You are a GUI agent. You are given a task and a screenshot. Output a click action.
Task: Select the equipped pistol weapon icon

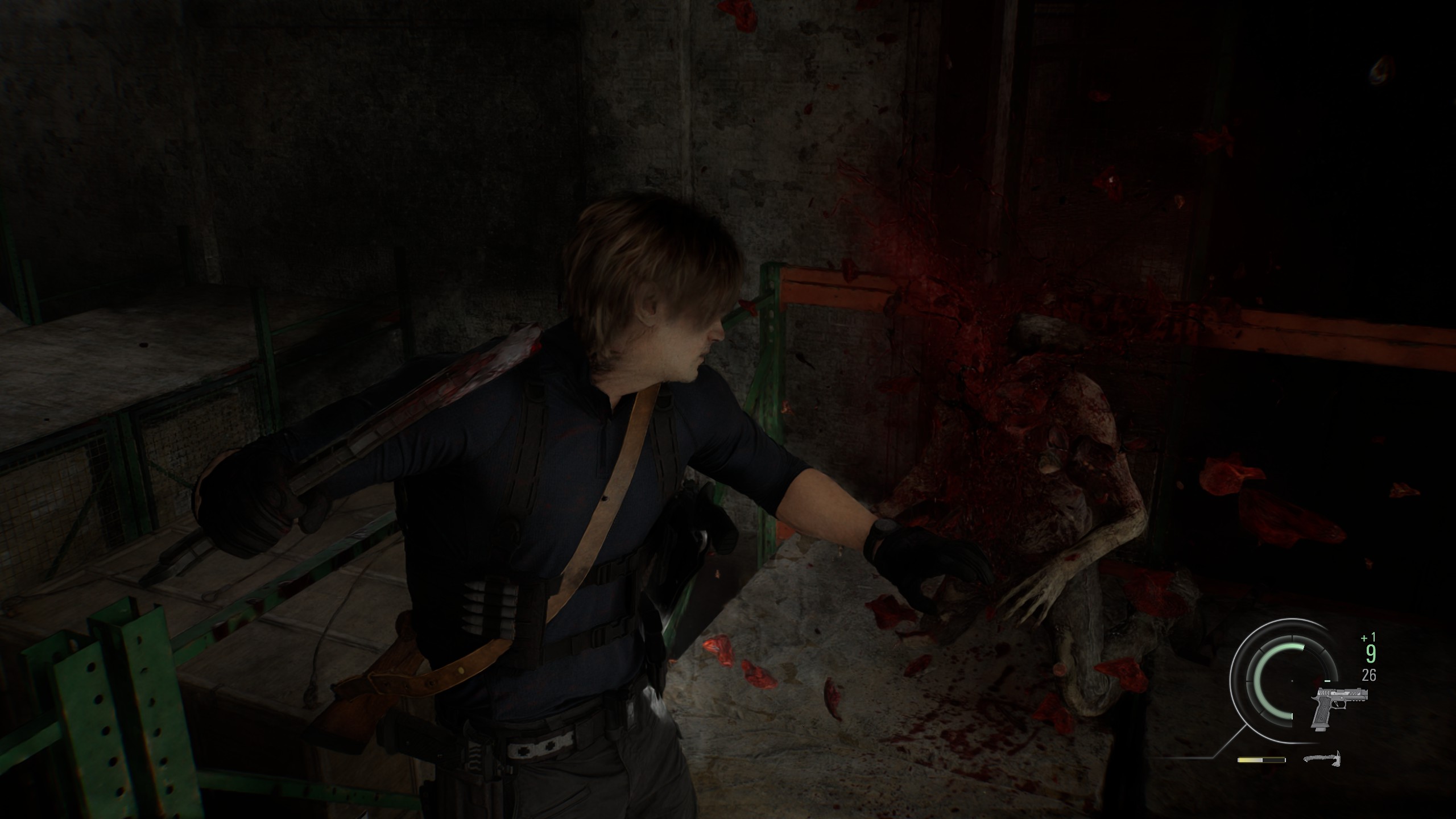pos(1336,708)
